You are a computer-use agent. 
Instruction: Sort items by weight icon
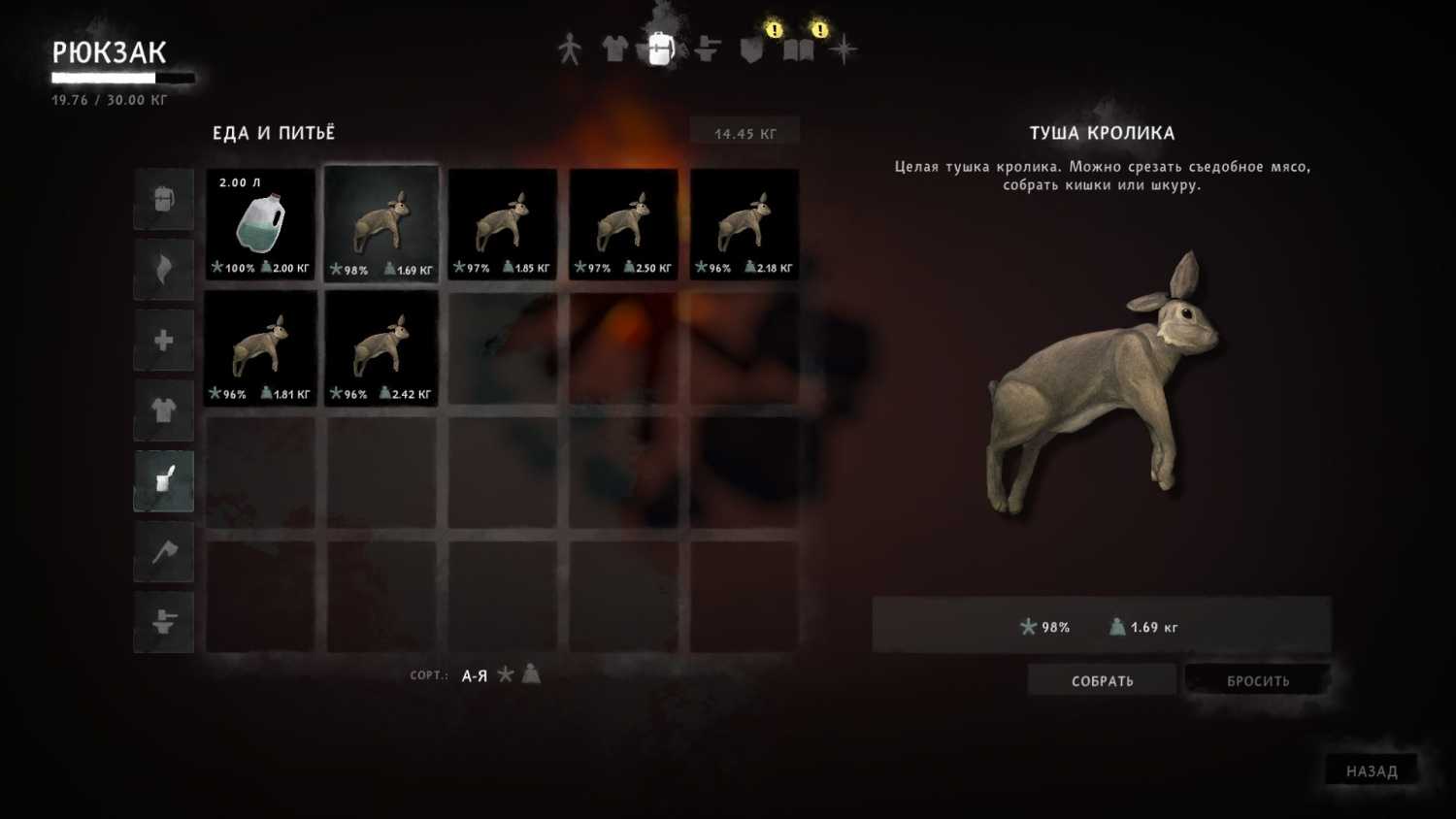click(x=531, y=673)
